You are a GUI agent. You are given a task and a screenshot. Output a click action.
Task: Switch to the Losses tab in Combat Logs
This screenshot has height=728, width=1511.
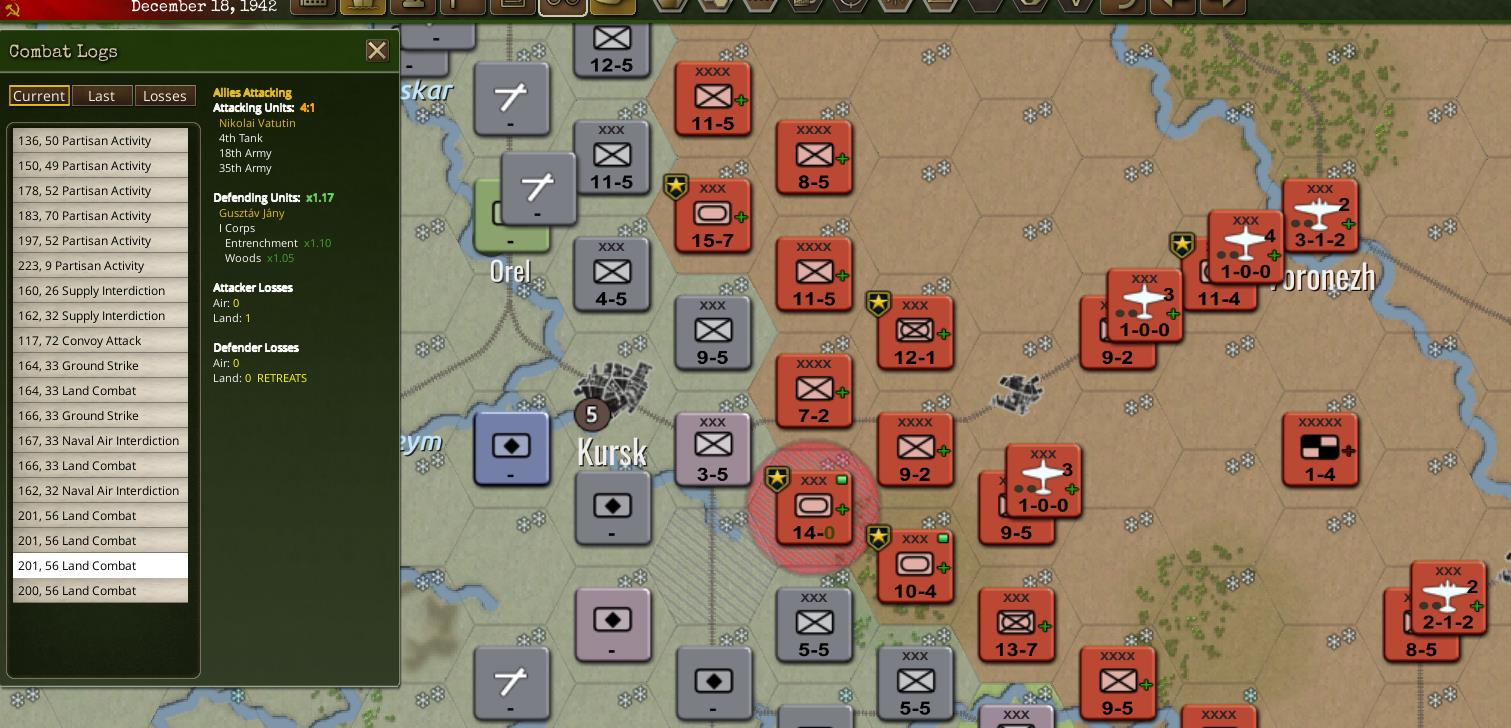click(165, 95)
